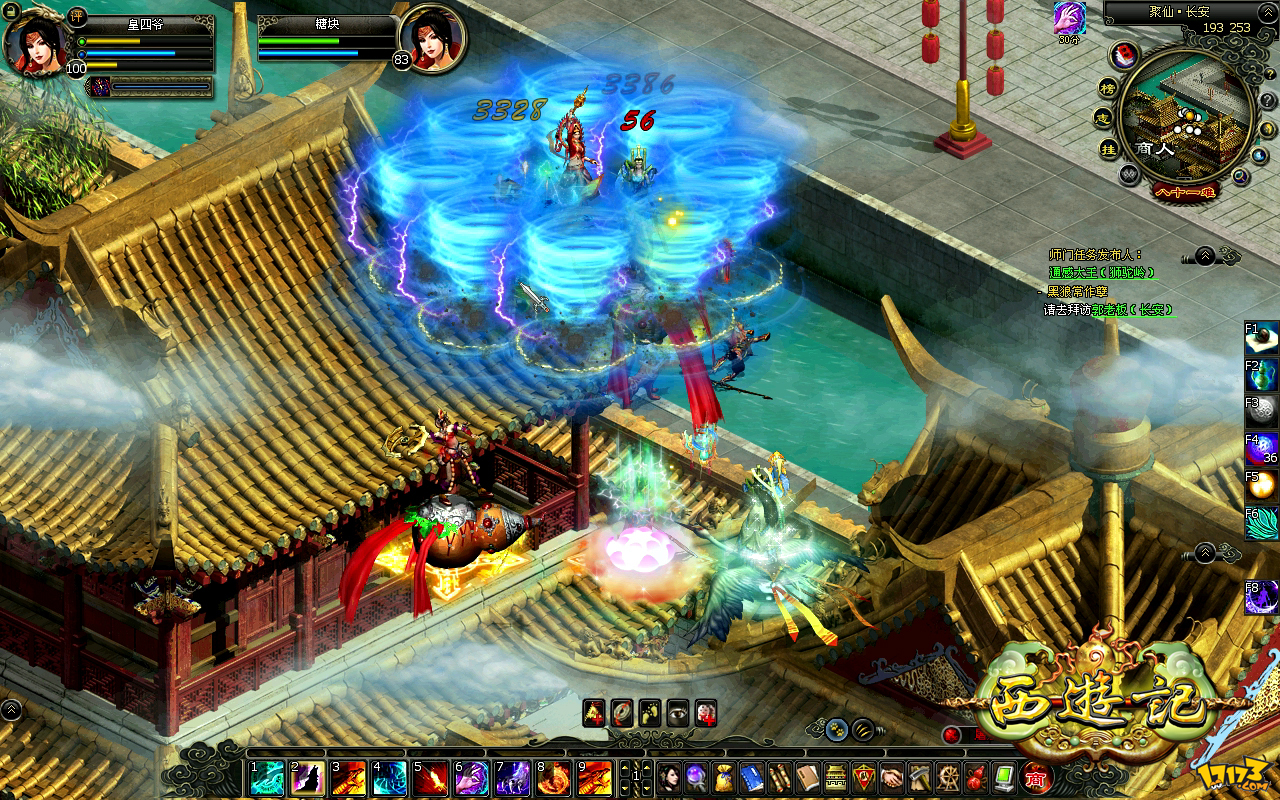Trigger the fire ring skill in slot 8

(x=554, y=778)
